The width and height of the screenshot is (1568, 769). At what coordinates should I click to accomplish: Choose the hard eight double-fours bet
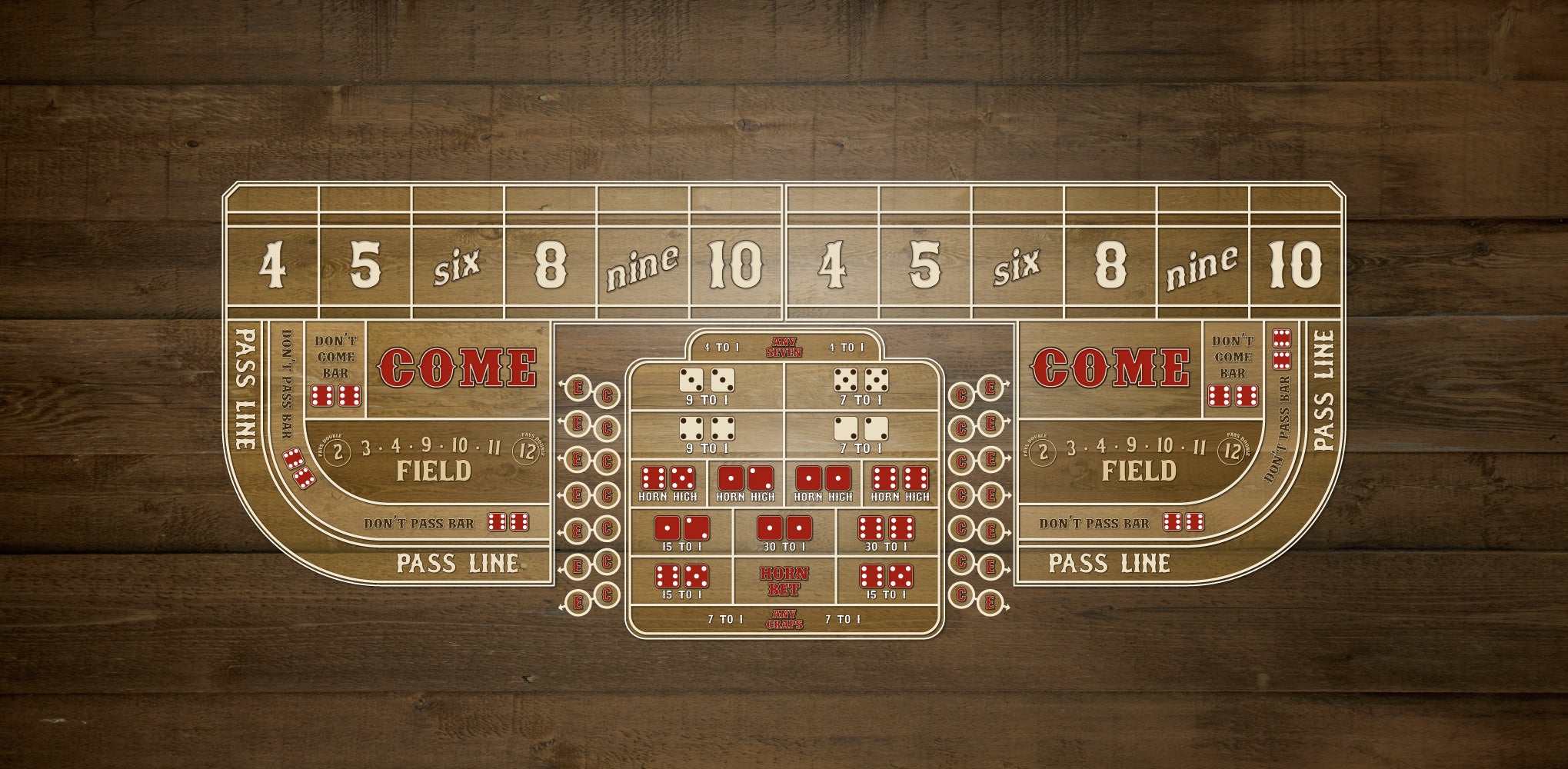[x=707, y=434]
